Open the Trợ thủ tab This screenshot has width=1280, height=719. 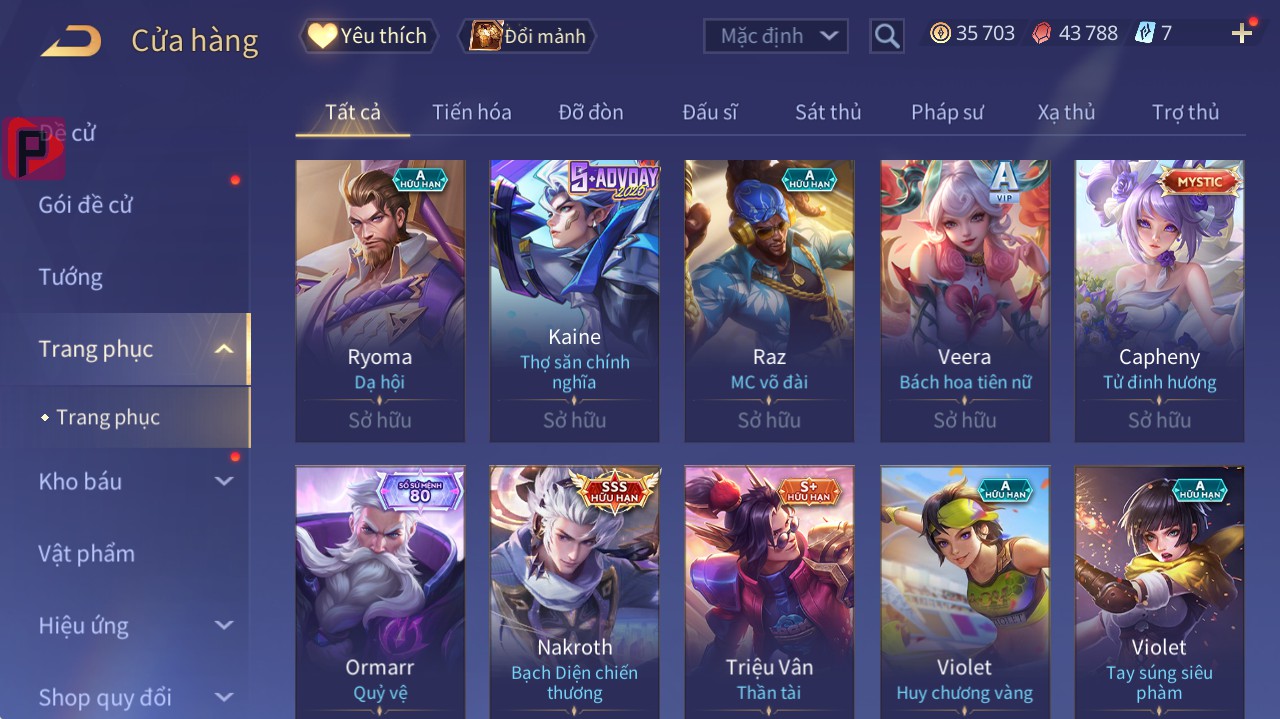click(x=1185, y=112)
